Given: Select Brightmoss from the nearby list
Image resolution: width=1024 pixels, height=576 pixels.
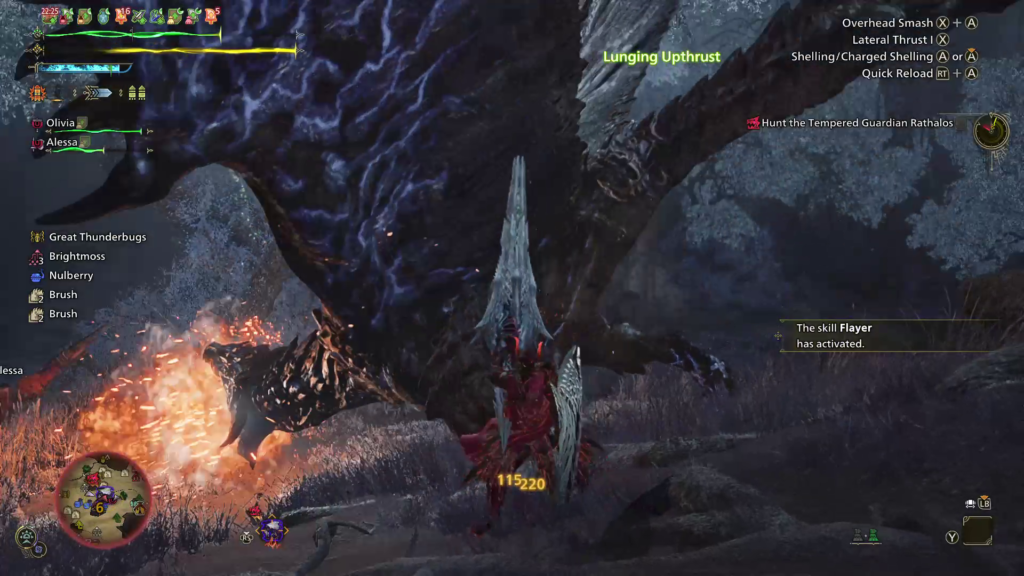Looking at the screenshot, I should tap(76, 256).
